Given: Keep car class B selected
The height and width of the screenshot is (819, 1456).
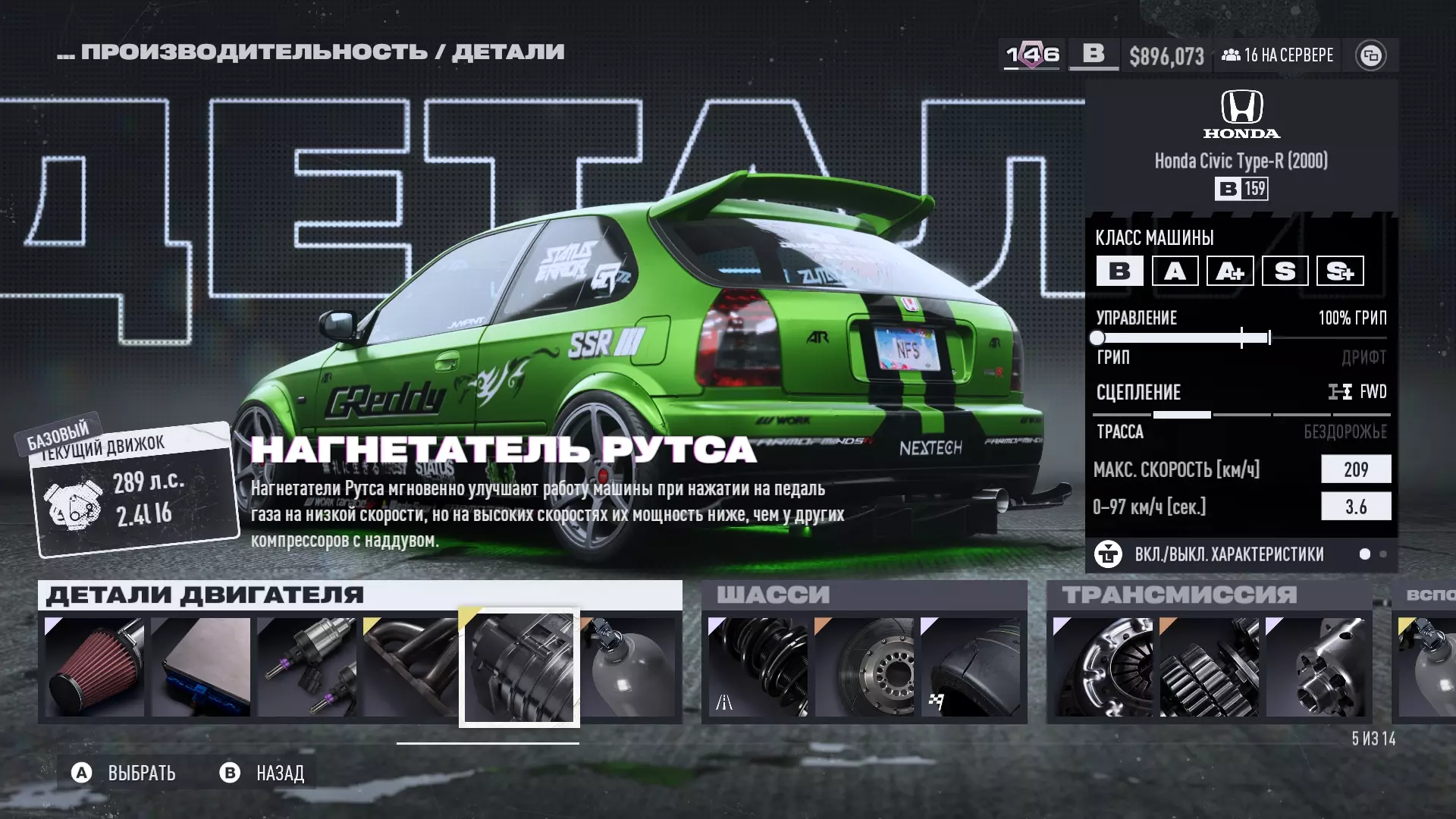Looking at the screenshot, I should pyautogui.click(x=1119, y=271).
